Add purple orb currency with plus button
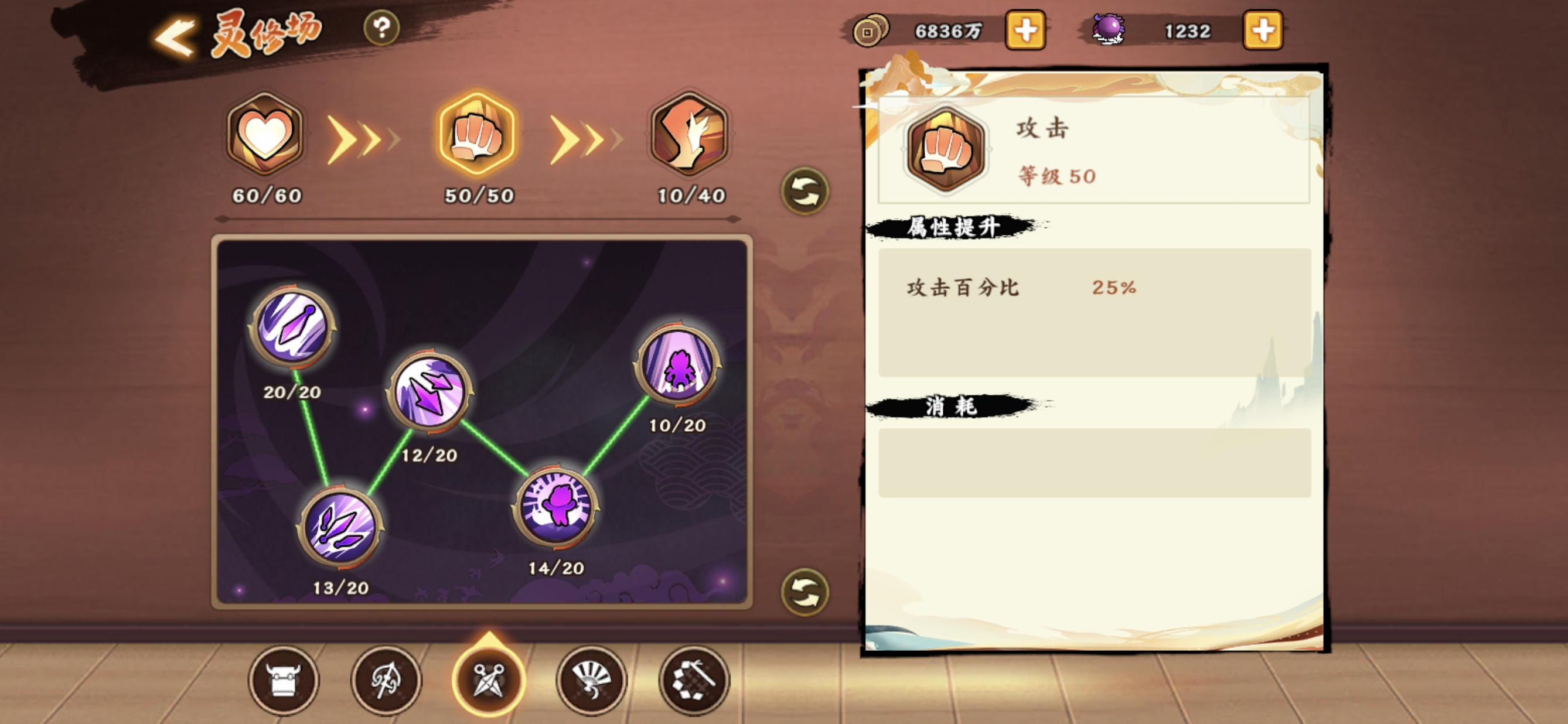 point(1263,30)
